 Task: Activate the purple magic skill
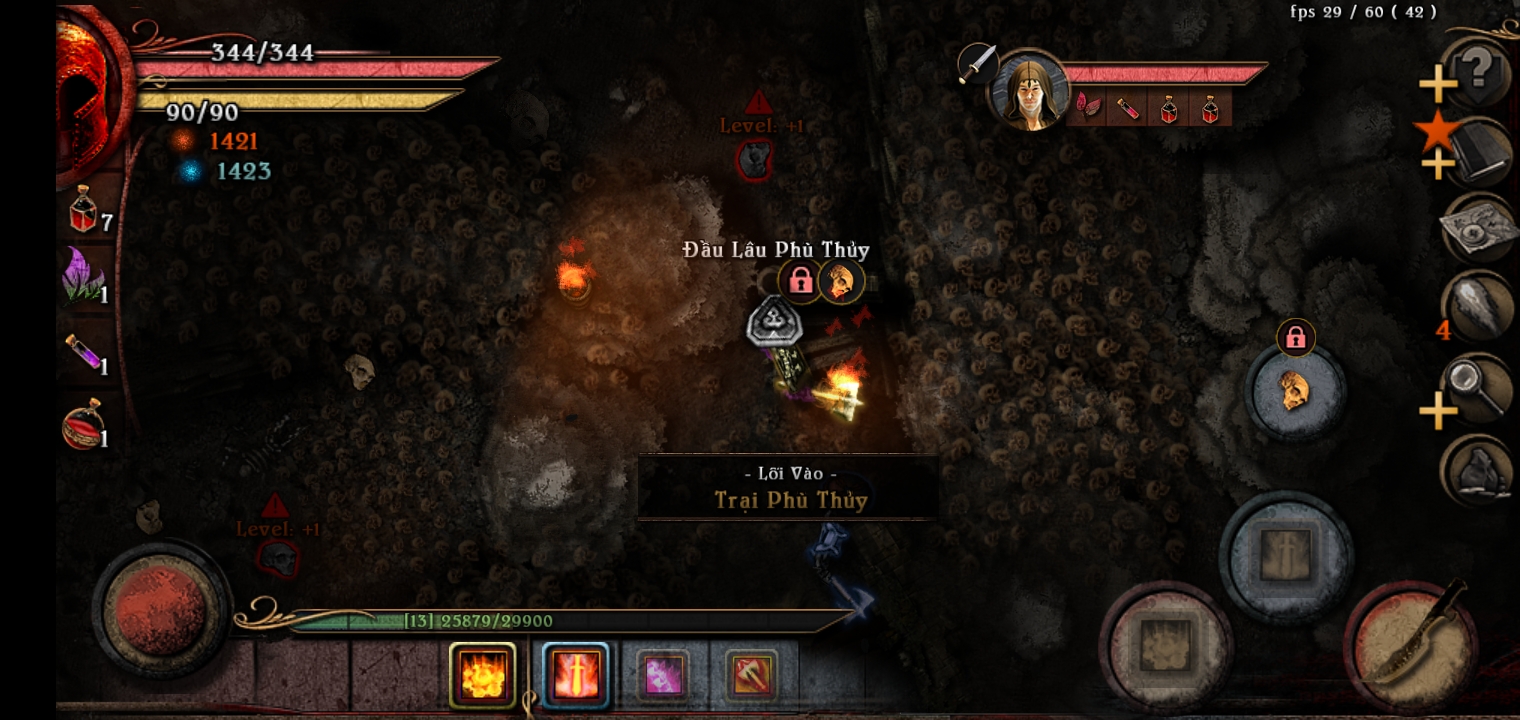pyautogui.click(x=663, y=675)
